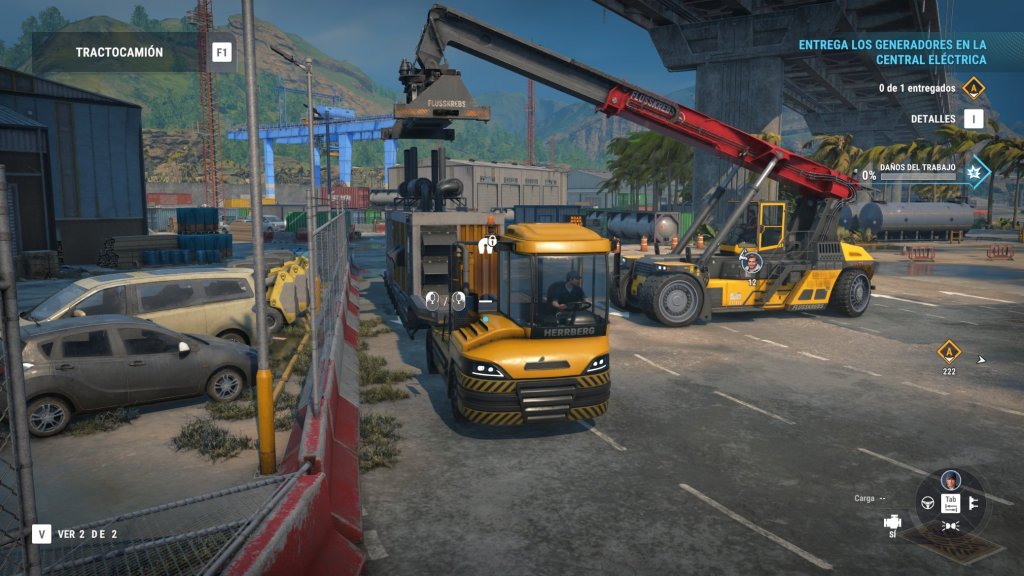Viewport: 1024px width, 576px height.
Task: Toggle the engine icon labeled SÍ
Action: (892, 523)
